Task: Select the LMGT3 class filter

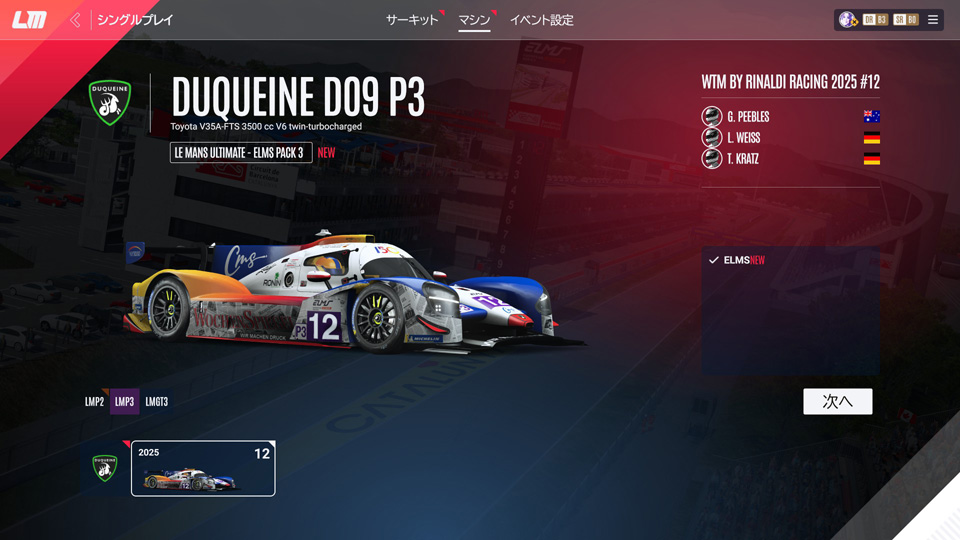Action: click(x=156, y=402)
